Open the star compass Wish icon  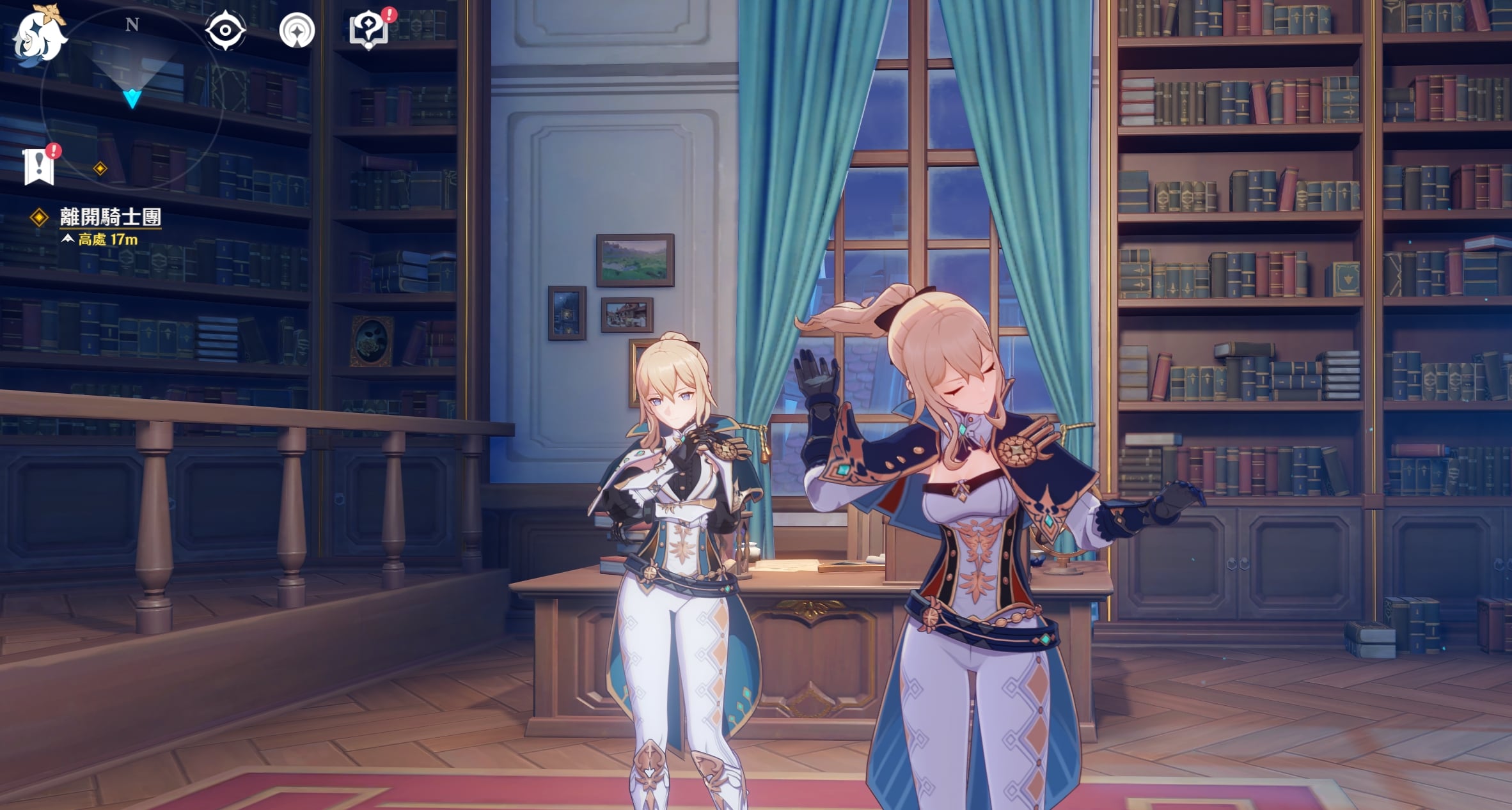click(297, 30)
